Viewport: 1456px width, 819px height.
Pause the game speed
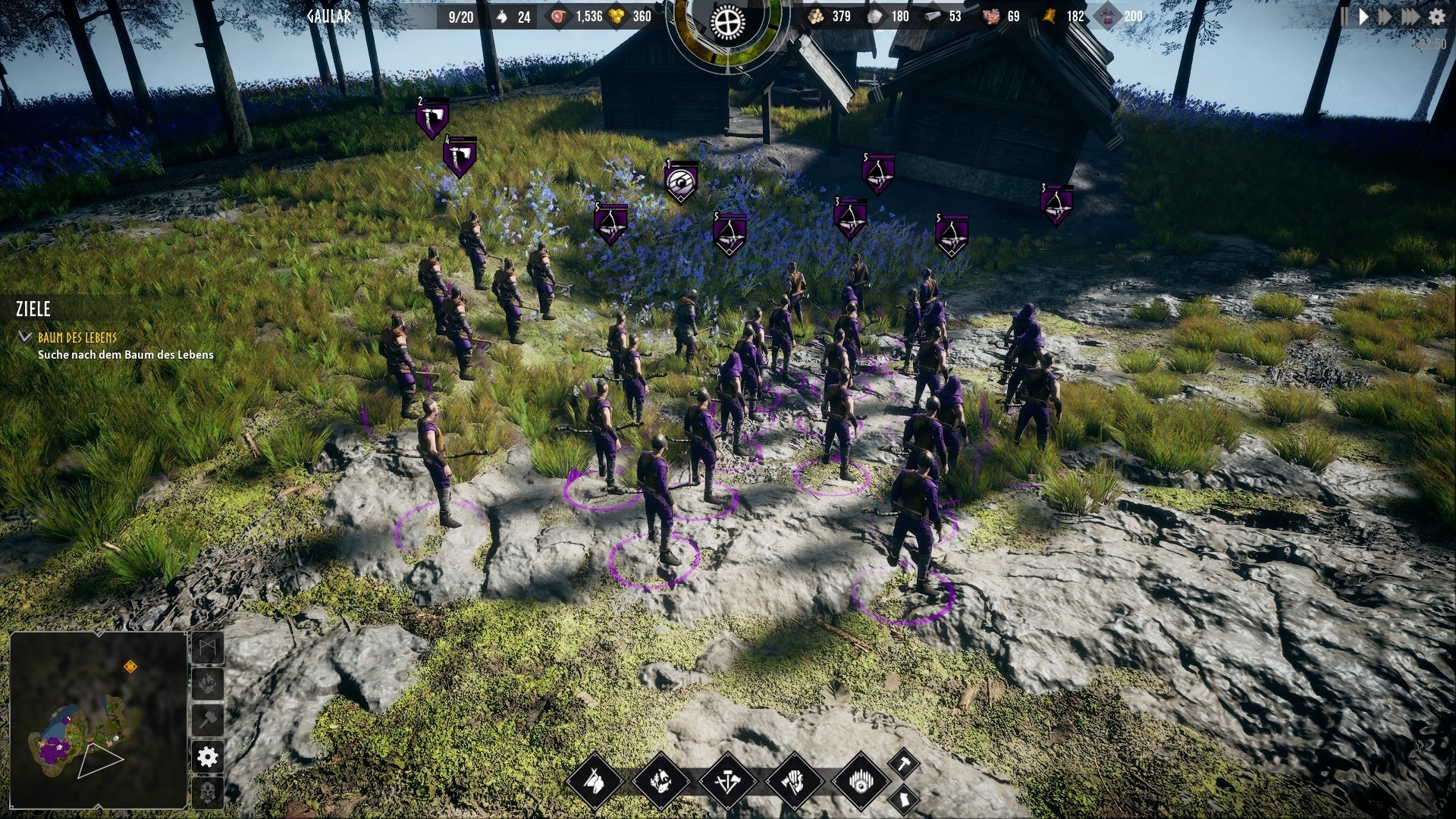(x=1345, y=17)
